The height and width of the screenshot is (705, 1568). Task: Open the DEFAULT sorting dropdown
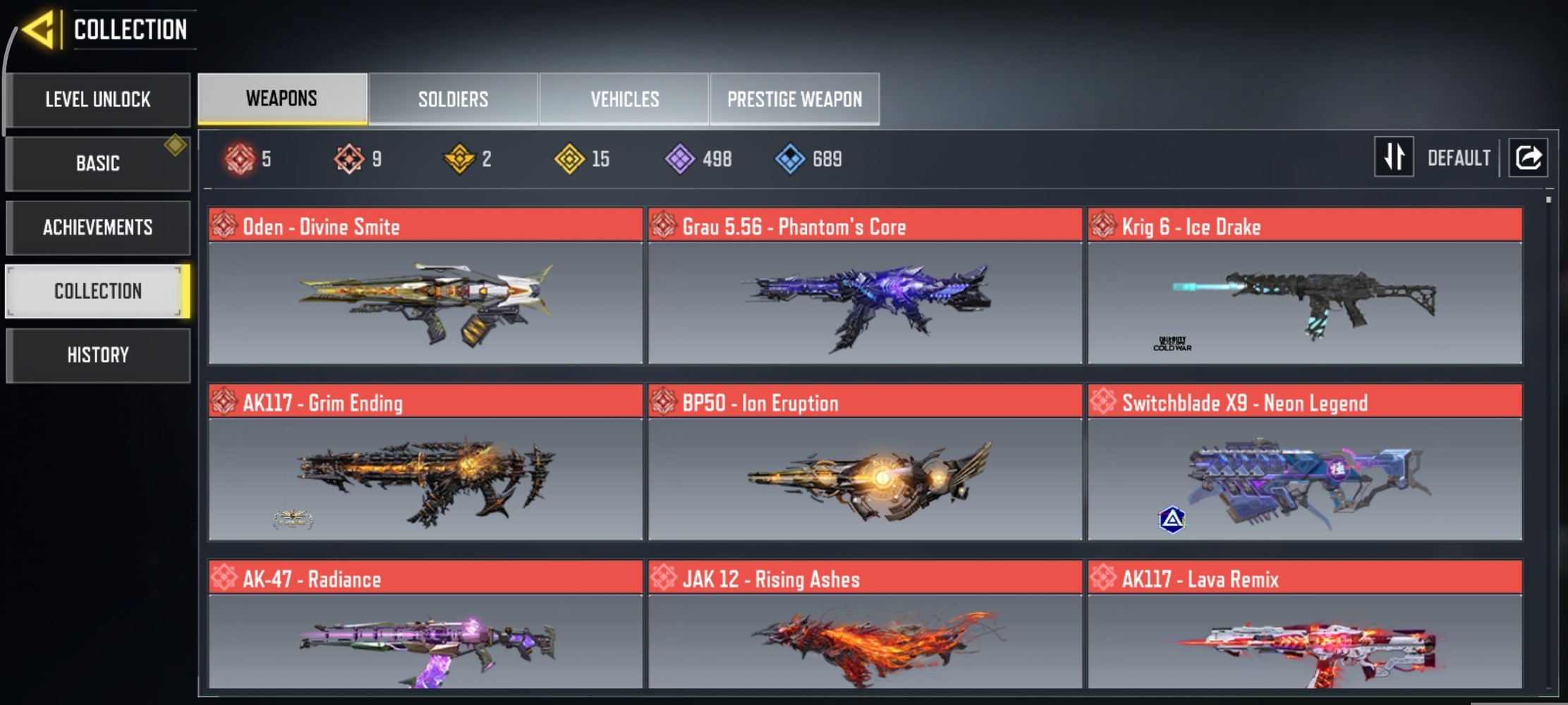(1459, 157)
